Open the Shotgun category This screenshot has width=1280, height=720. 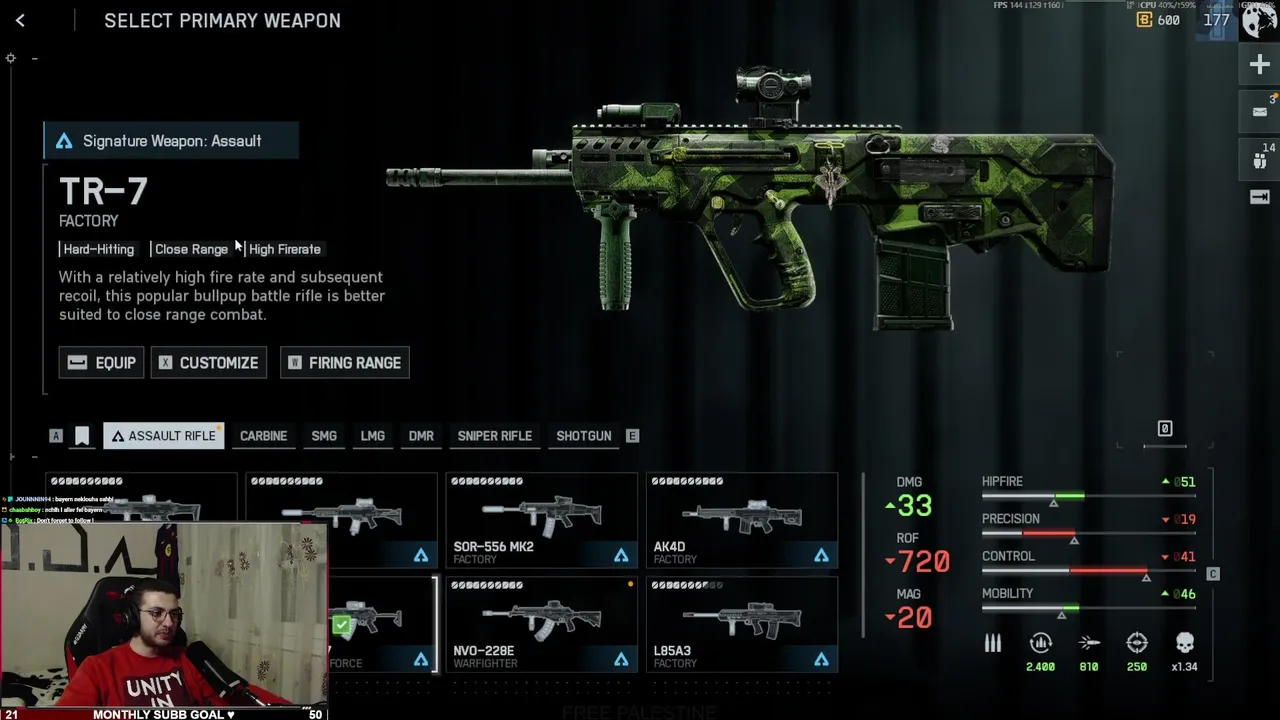[583, 436]
